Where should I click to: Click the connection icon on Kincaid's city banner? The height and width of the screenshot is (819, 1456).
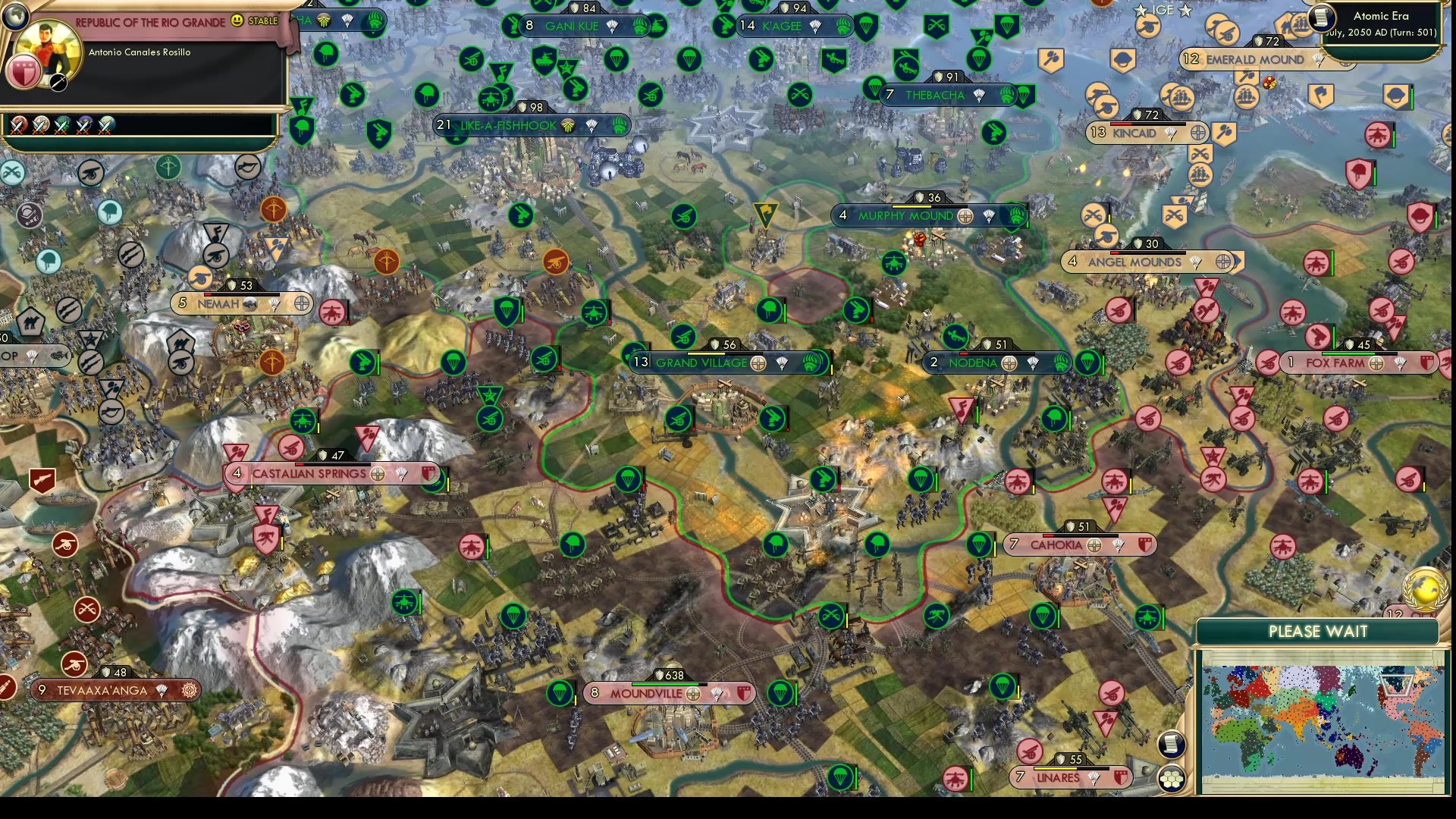[1197, 133]
